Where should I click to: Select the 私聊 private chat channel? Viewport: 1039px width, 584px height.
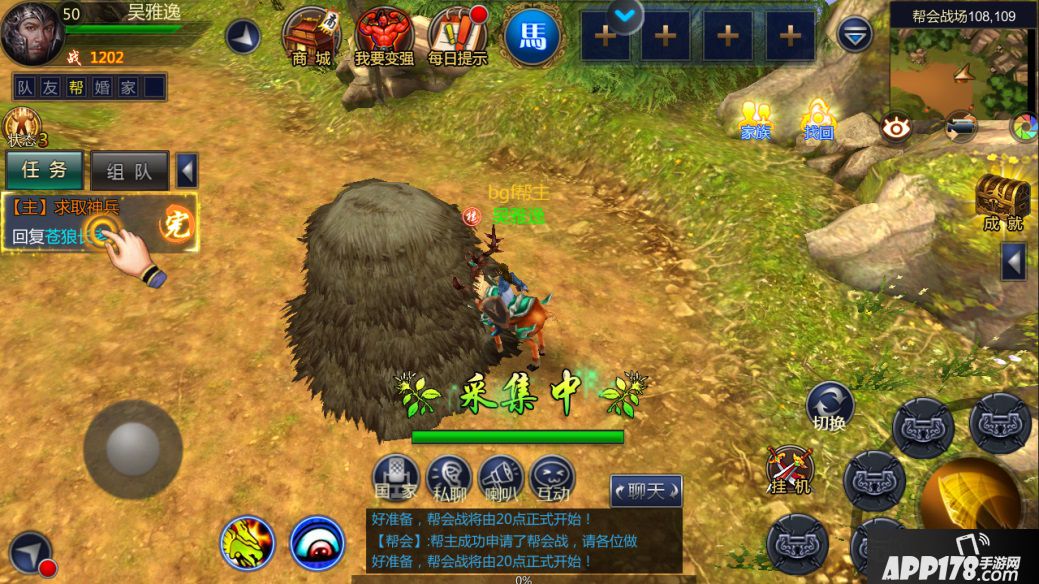point(448,478)
